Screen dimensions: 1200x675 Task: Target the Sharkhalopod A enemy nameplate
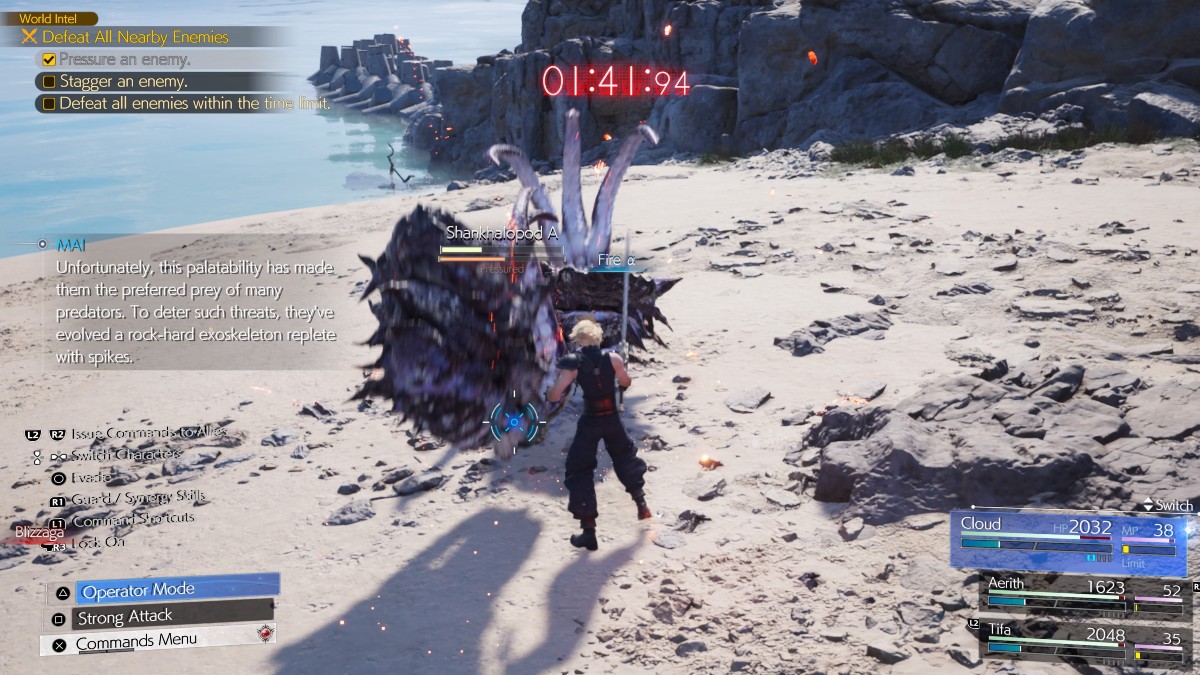(x=501, y=233)
